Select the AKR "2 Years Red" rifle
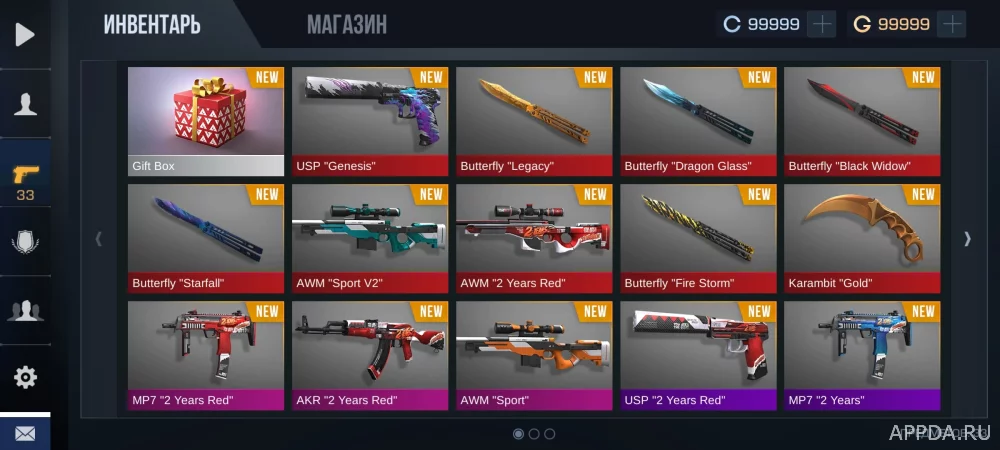This screenshot has height=450, width=1000. pyautogui.click(x=369, y=355)
